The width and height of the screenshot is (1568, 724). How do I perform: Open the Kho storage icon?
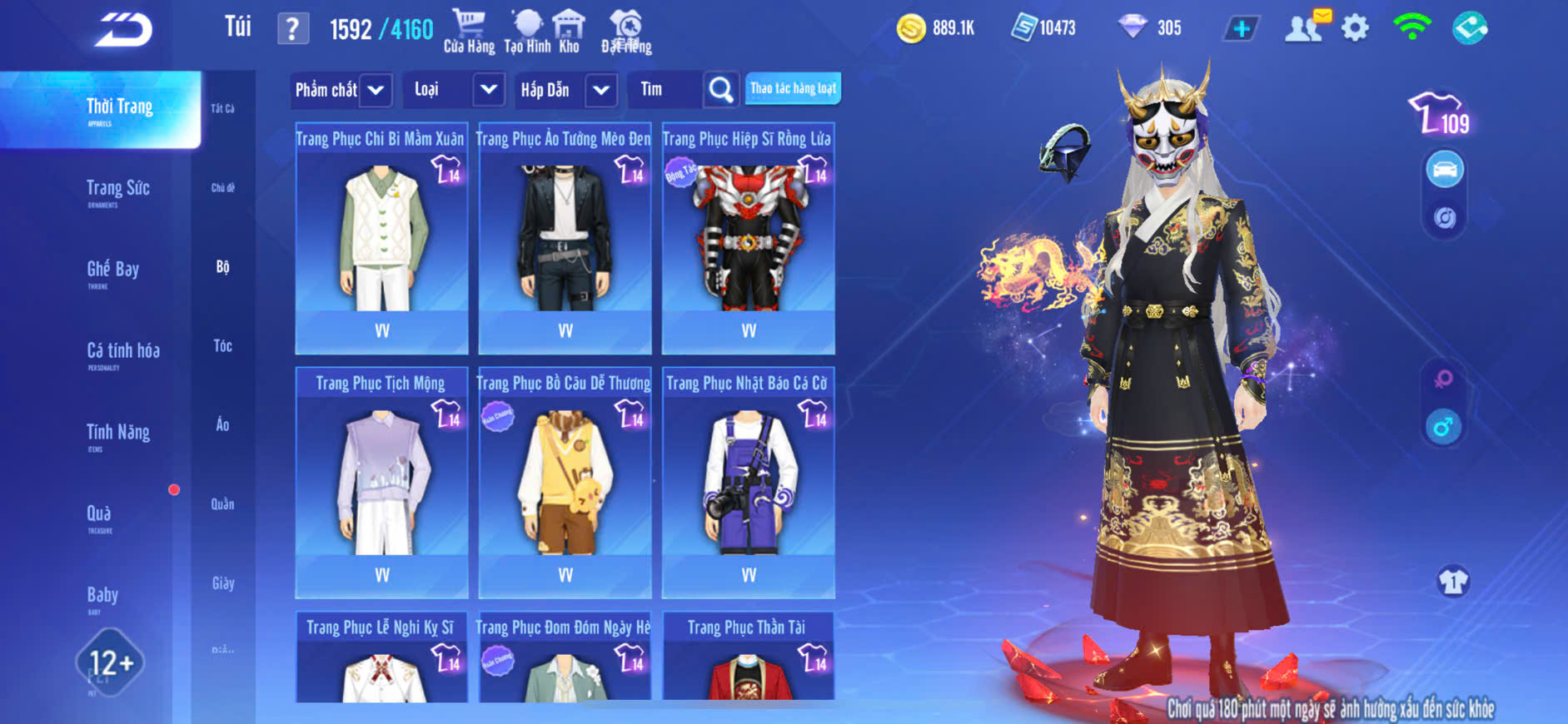point(569,32)
